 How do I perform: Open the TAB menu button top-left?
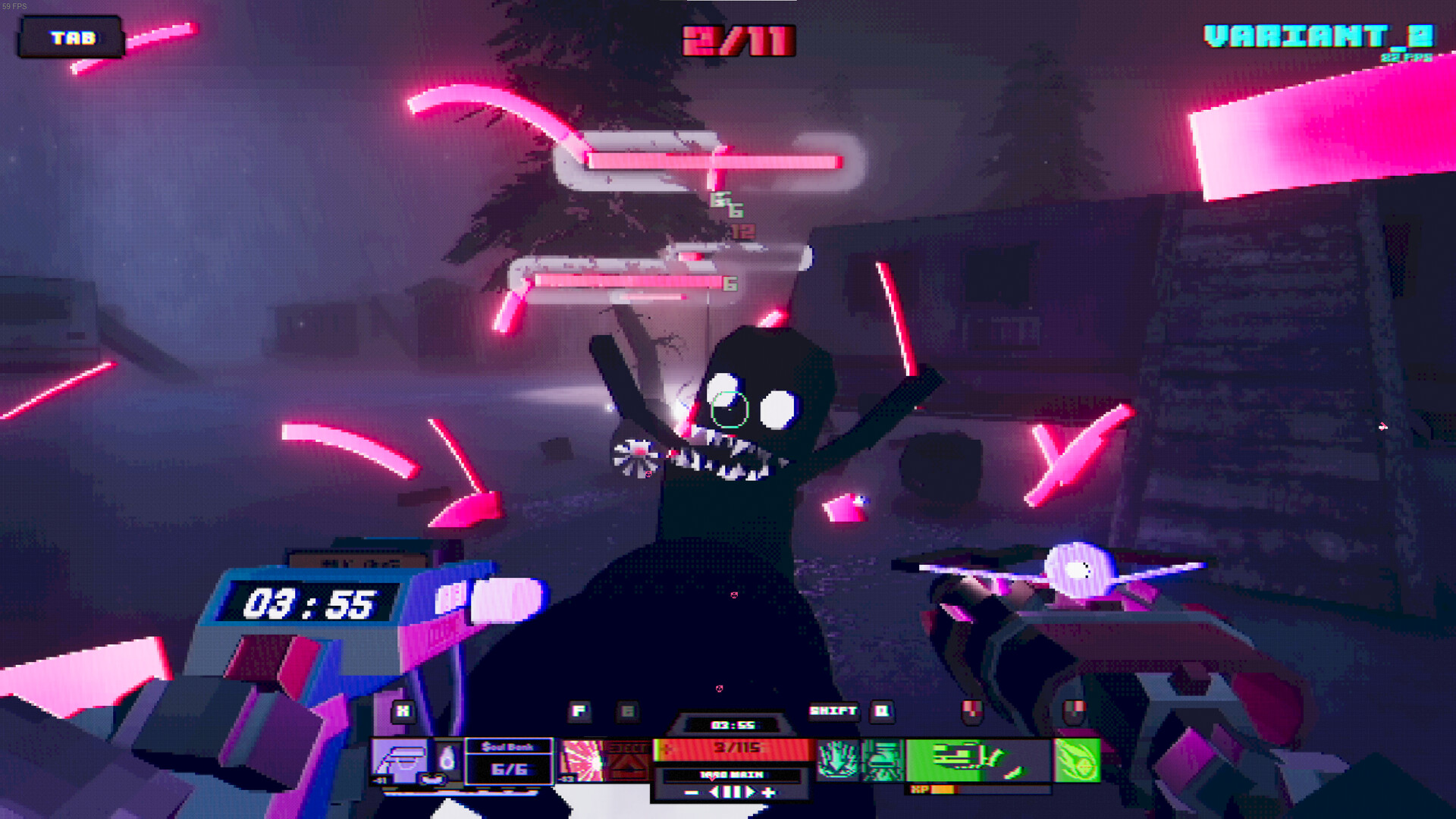72,38
